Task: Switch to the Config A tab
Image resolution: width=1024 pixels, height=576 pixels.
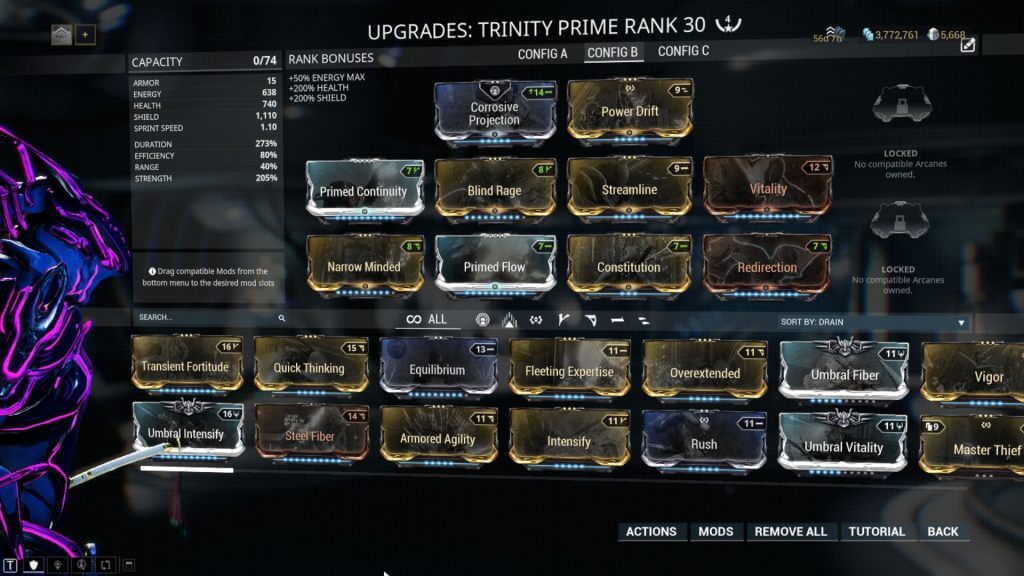Action: point(542,53)
